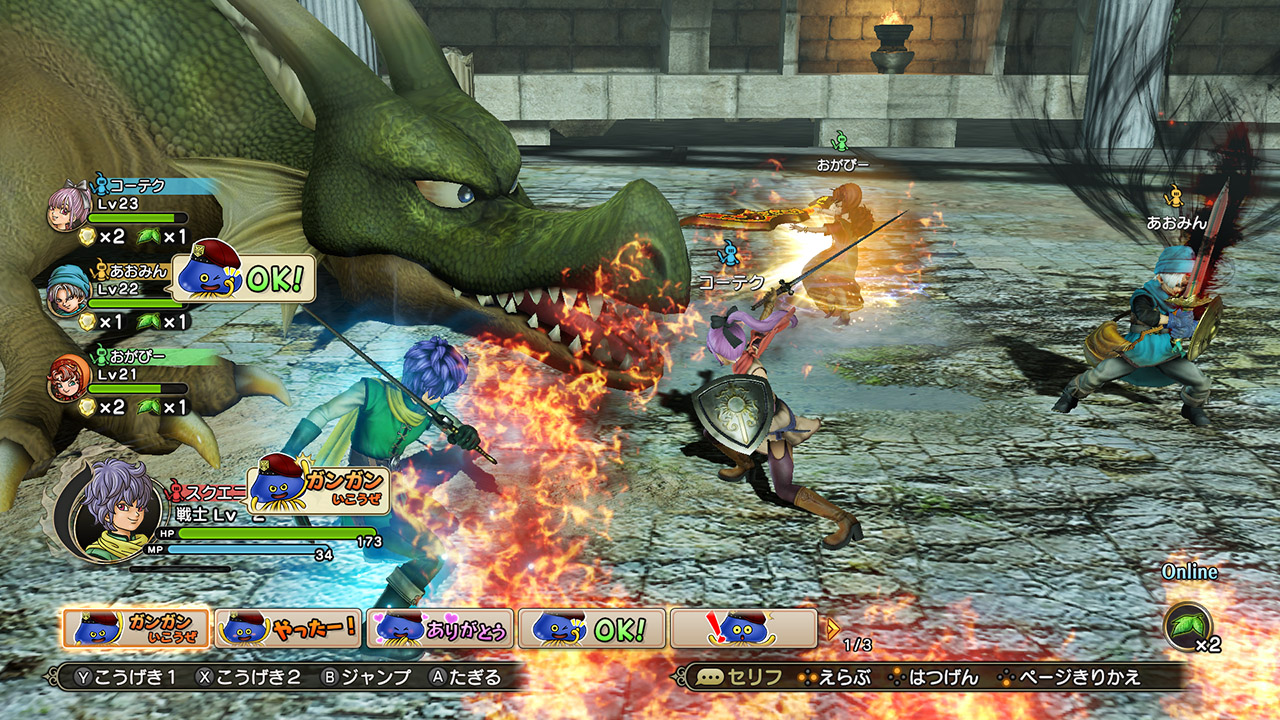Go to next phrase page arrow

(x=830, y=629)
